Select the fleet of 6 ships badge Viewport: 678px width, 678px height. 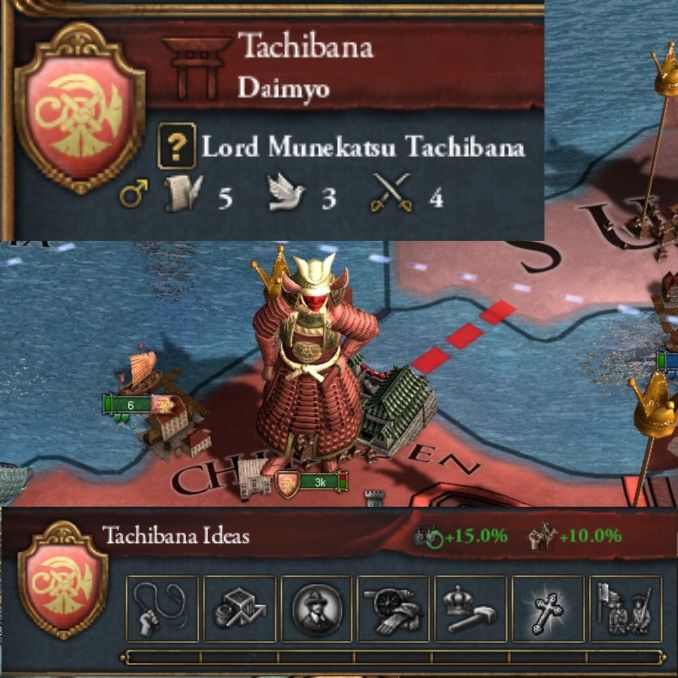coord(130,404)
